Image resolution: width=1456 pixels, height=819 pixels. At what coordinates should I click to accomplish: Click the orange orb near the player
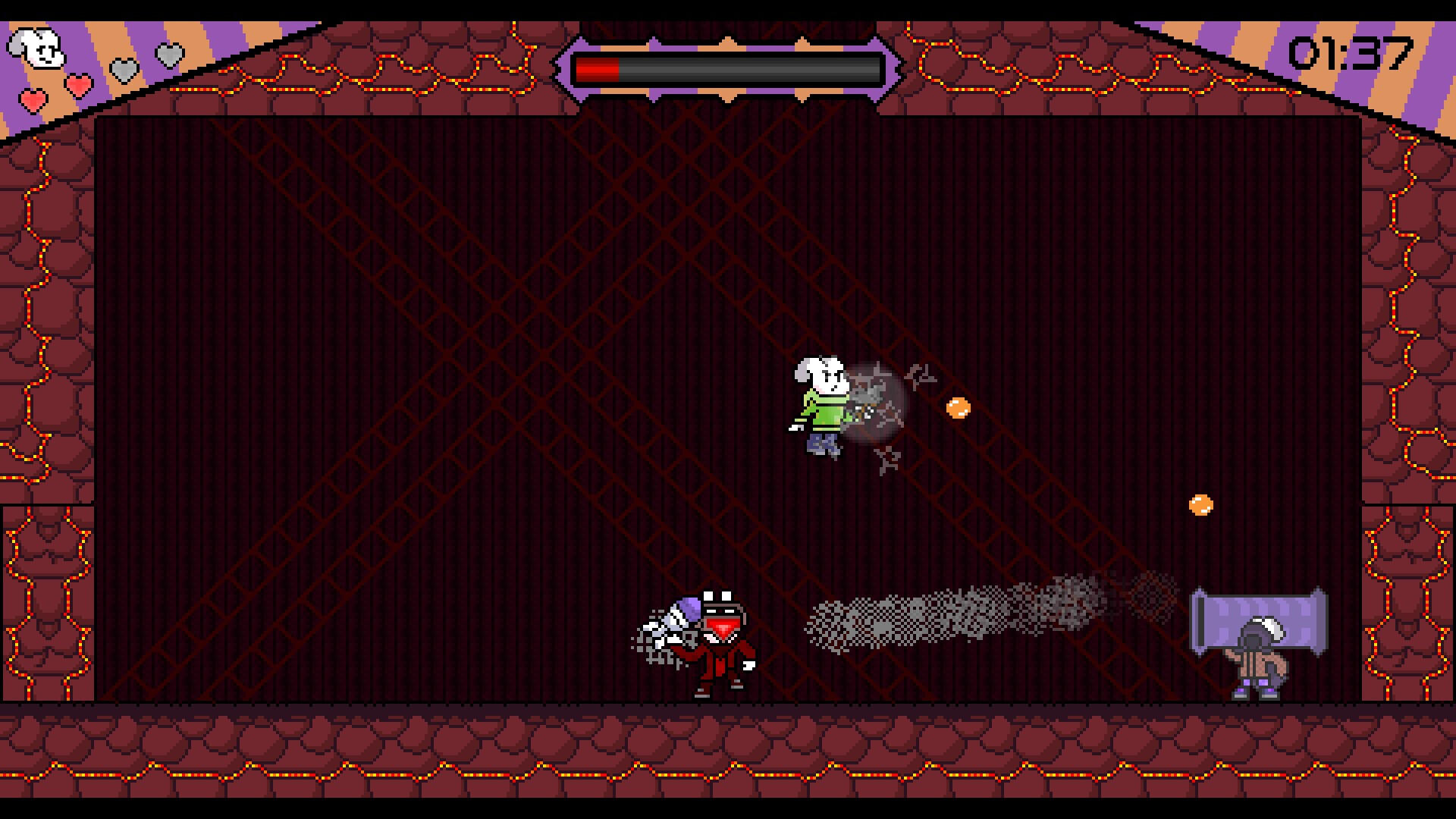[x=957, y=407]
